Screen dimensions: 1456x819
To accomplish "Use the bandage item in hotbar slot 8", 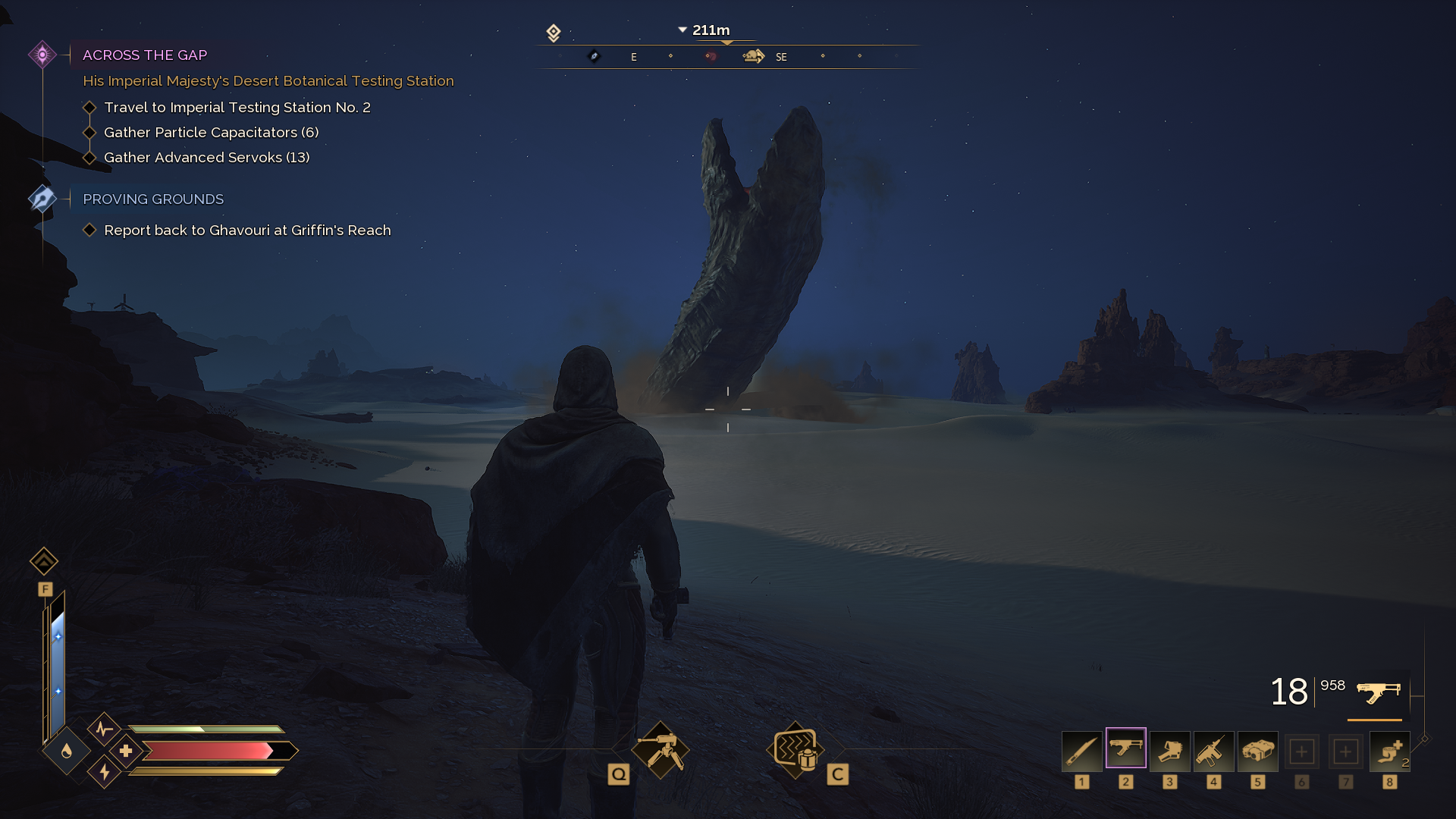I will (x=1389, y=751).
